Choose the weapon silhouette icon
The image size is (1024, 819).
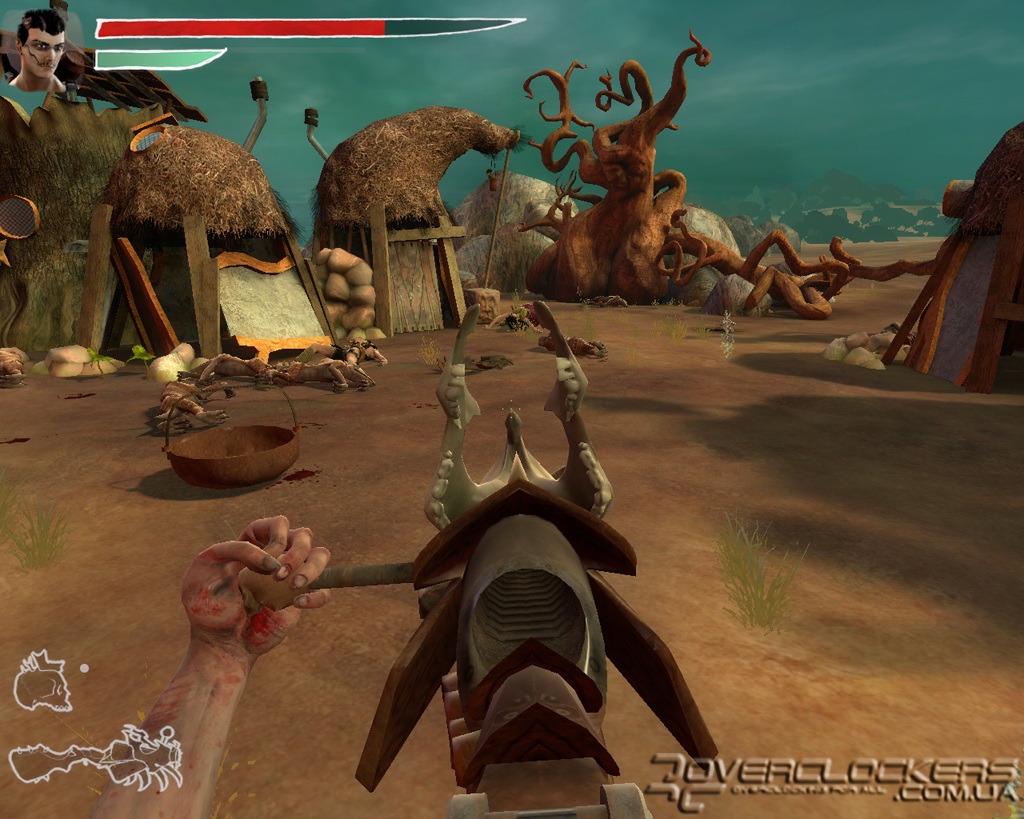[x=98, y=759]
